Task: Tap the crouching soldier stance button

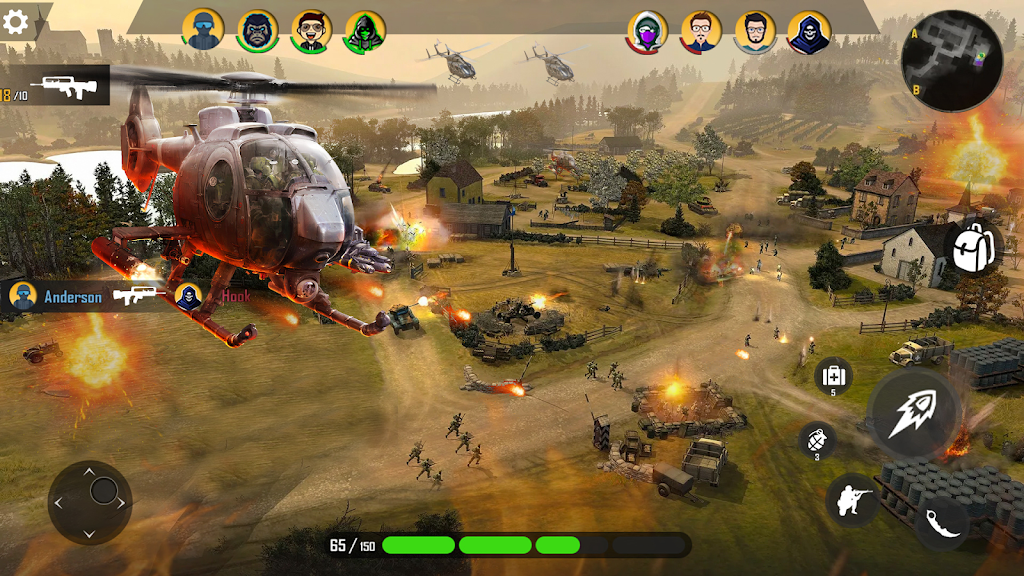Action: pos(852,500)
